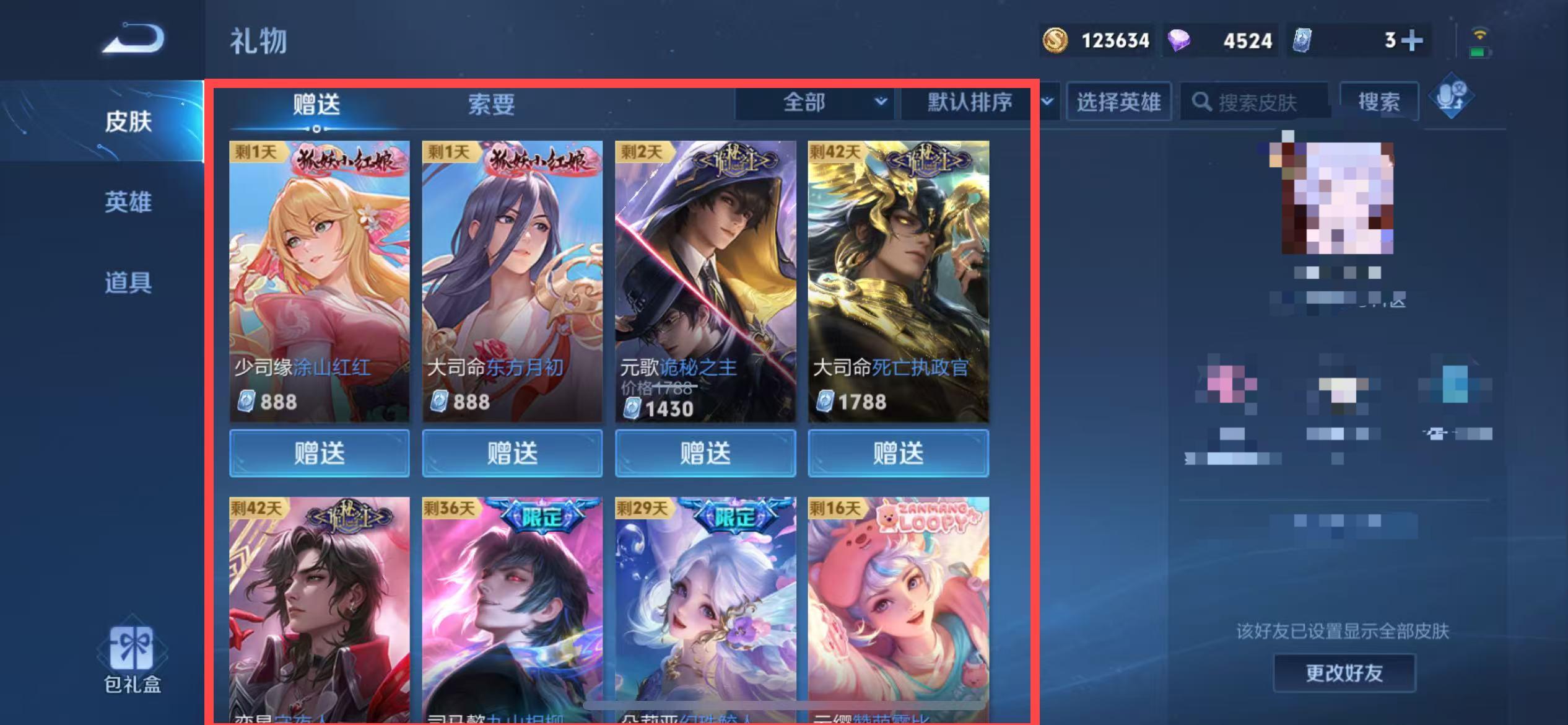Screen dimensions: 1568x725
Task: Click the 搜索 button
Action: [1379, 102]
